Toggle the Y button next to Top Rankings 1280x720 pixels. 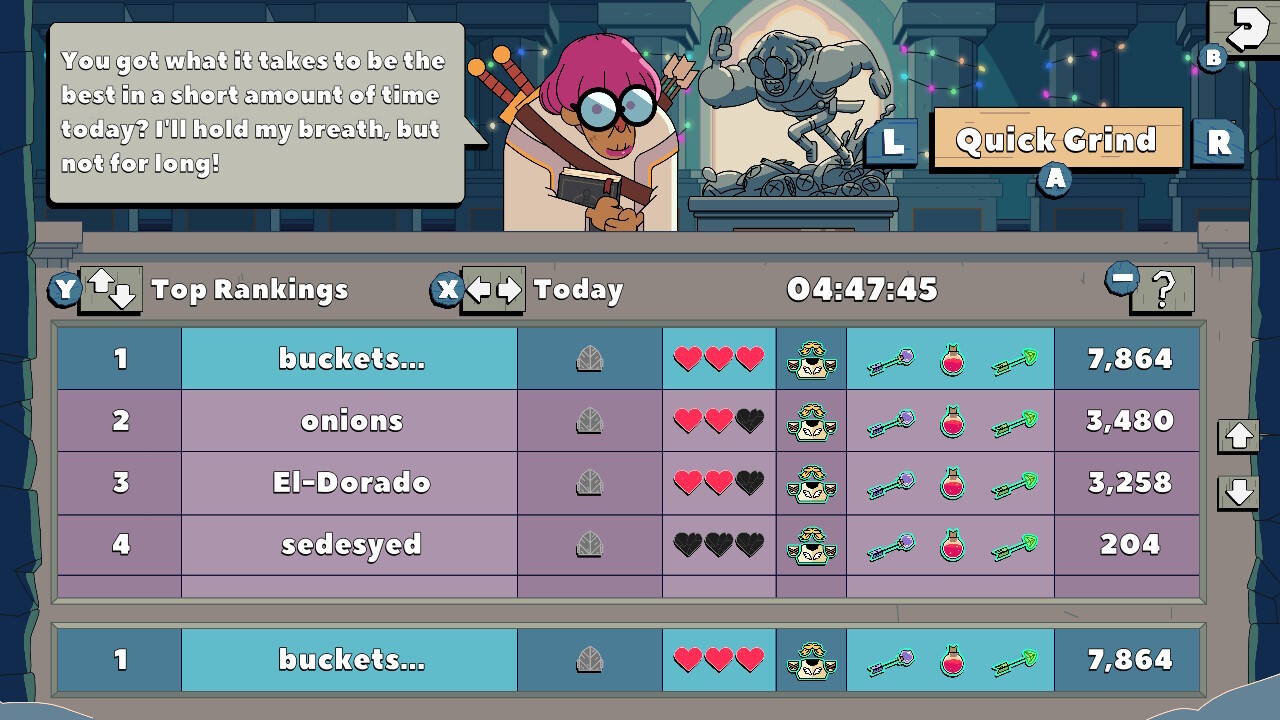coord(65,289)
